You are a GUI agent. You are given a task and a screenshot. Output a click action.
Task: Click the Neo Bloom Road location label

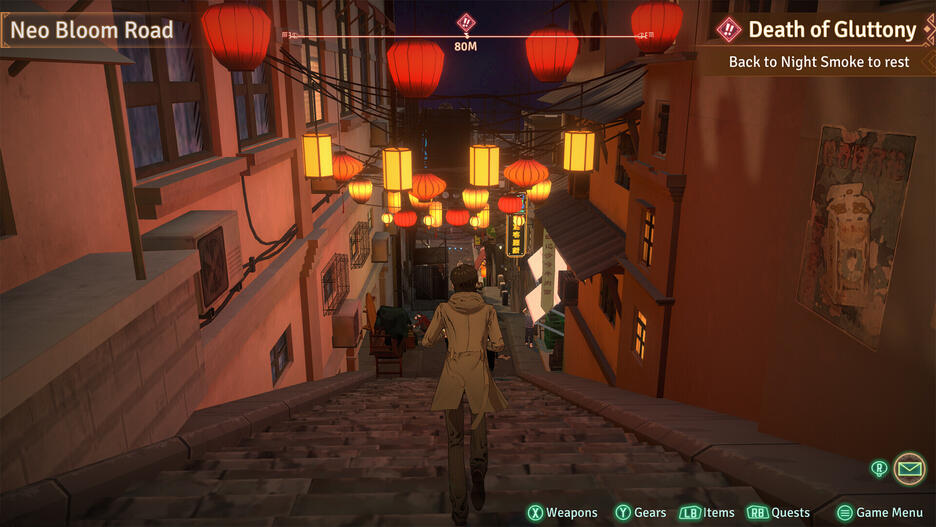click(x=92, y=30)
